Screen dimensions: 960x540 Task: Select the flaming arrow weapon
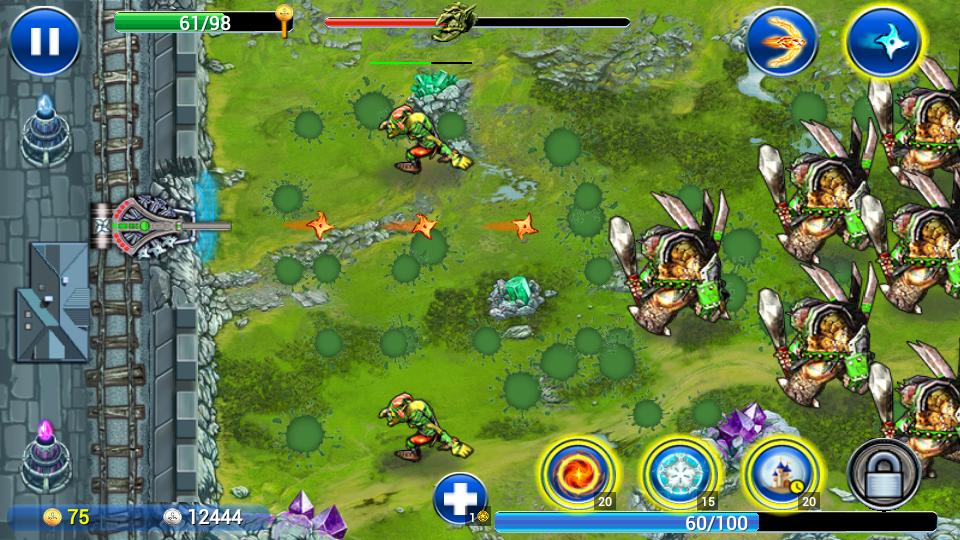coord(781,42)
